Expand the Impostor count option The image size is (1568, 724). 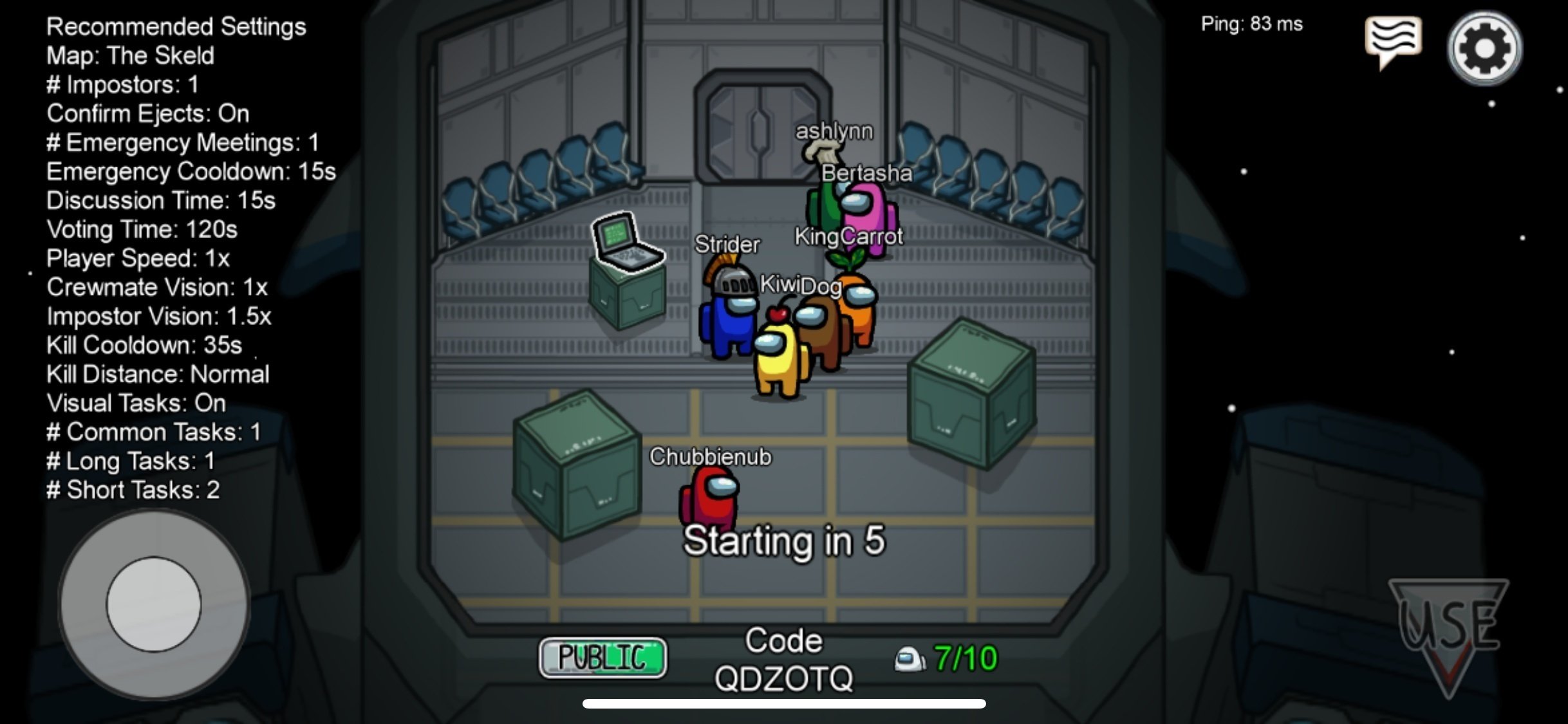pos(122,84)
